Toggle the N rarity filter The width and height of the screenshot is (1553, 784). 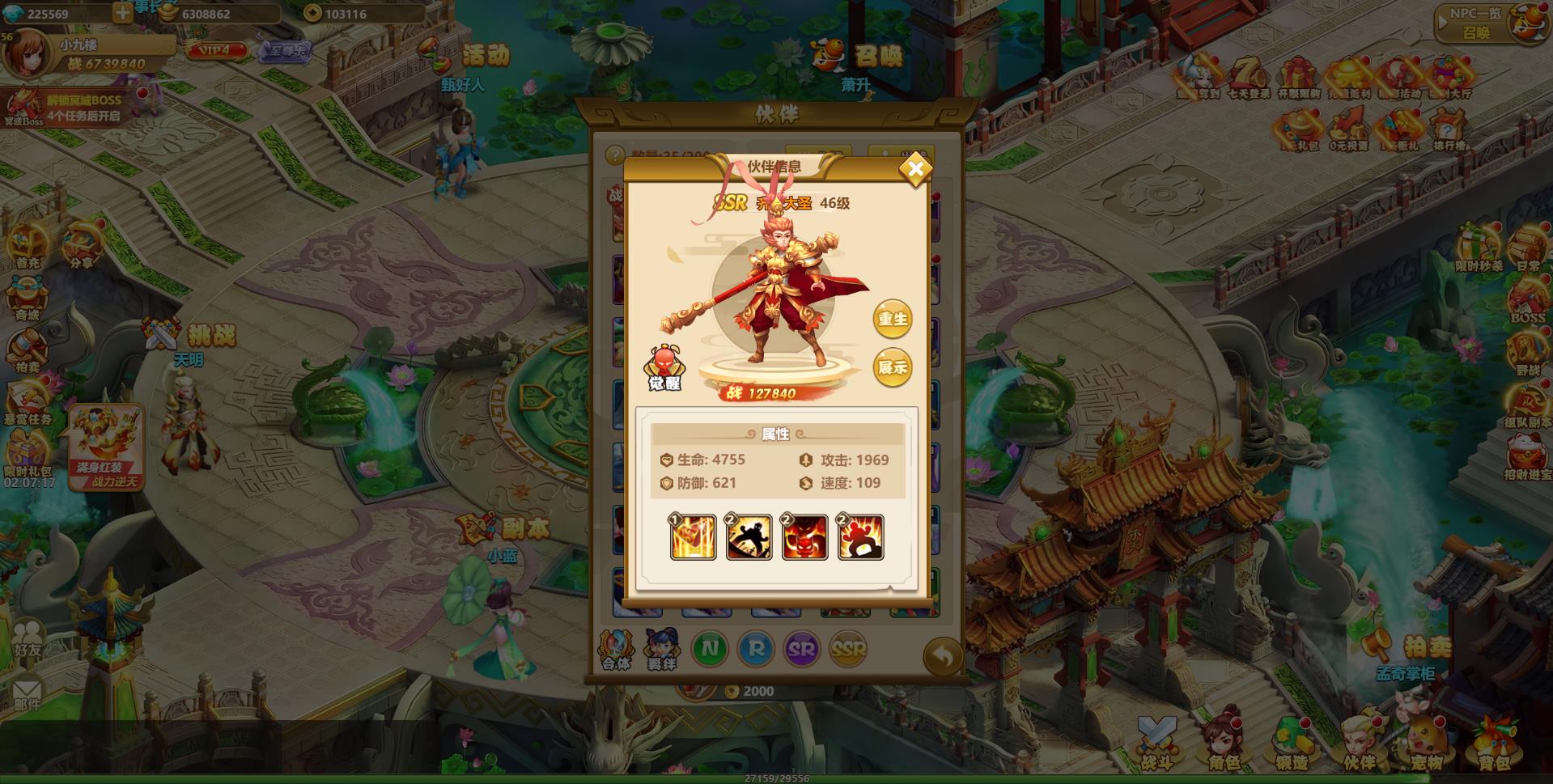pyautogui.click(x=709, y=649)
